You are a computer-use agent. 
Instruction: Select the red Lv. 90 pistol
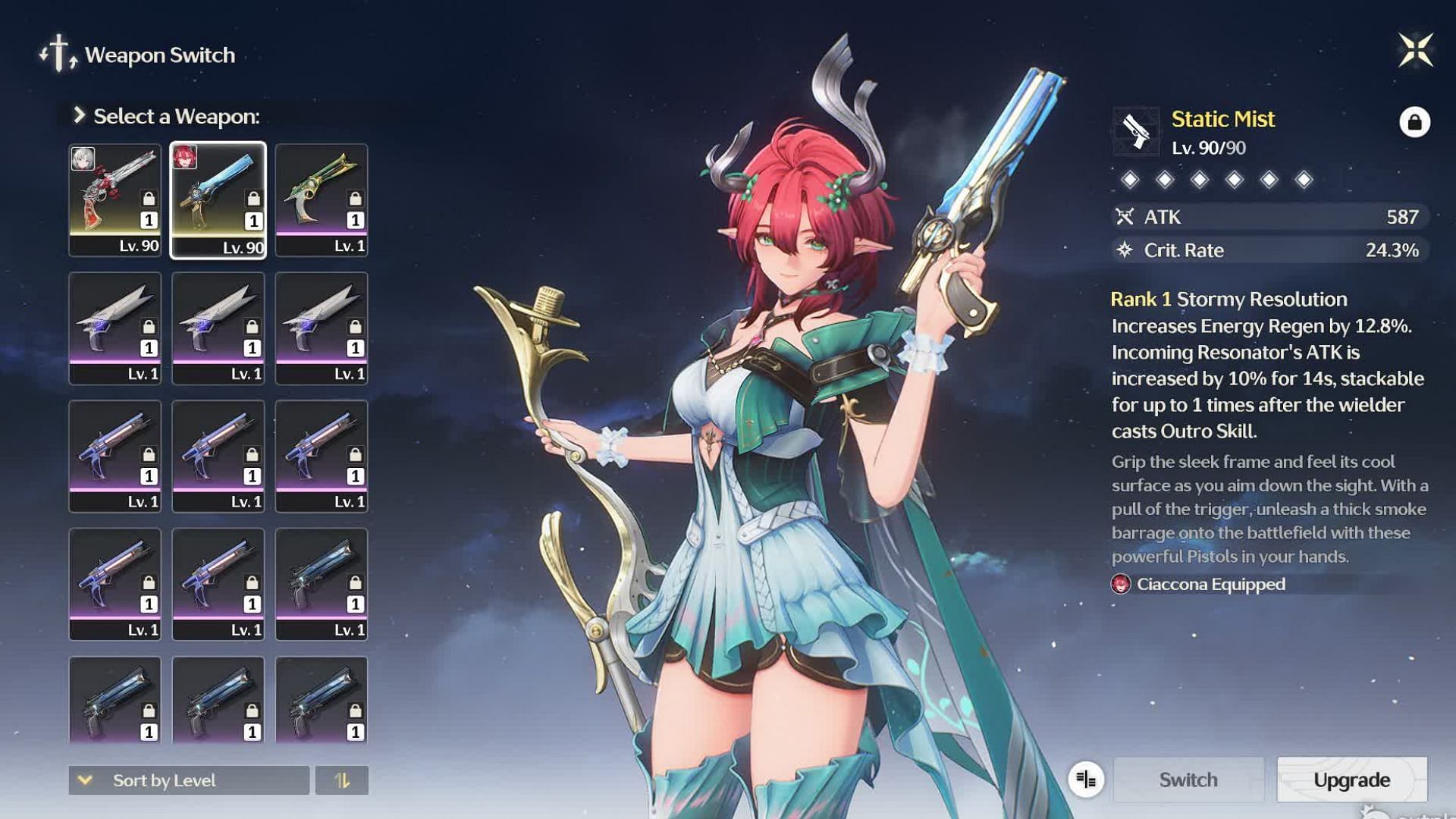tap(115, 200)
